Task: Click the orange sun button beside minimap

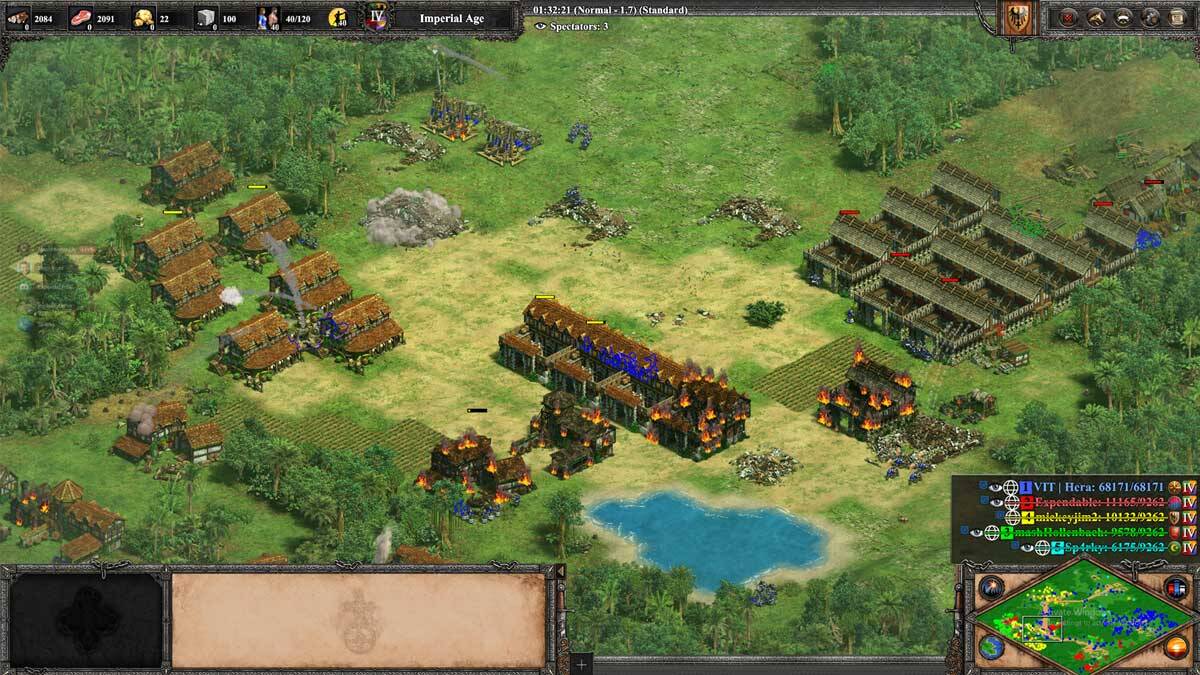Action: (x=1176, y=646)
